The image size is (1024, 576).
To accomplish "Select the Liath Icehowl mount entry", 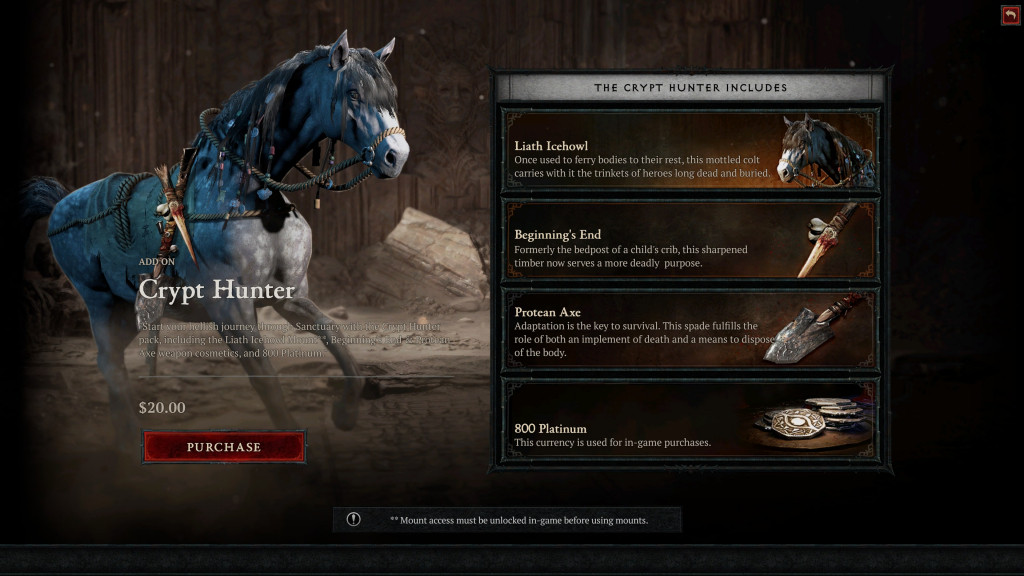I will (690, 151).
